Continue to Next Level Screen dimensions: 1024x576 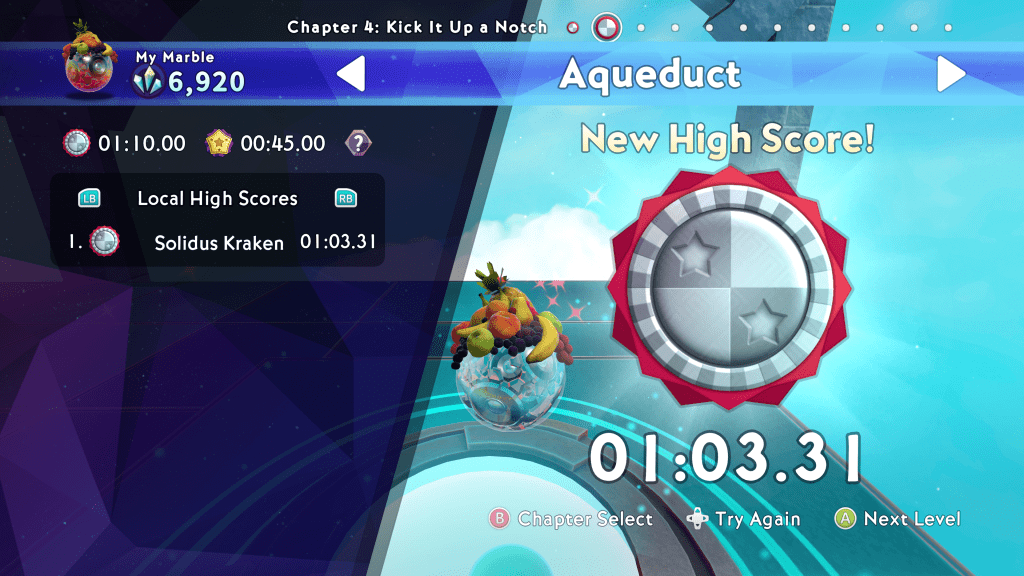tap(898, 519)
